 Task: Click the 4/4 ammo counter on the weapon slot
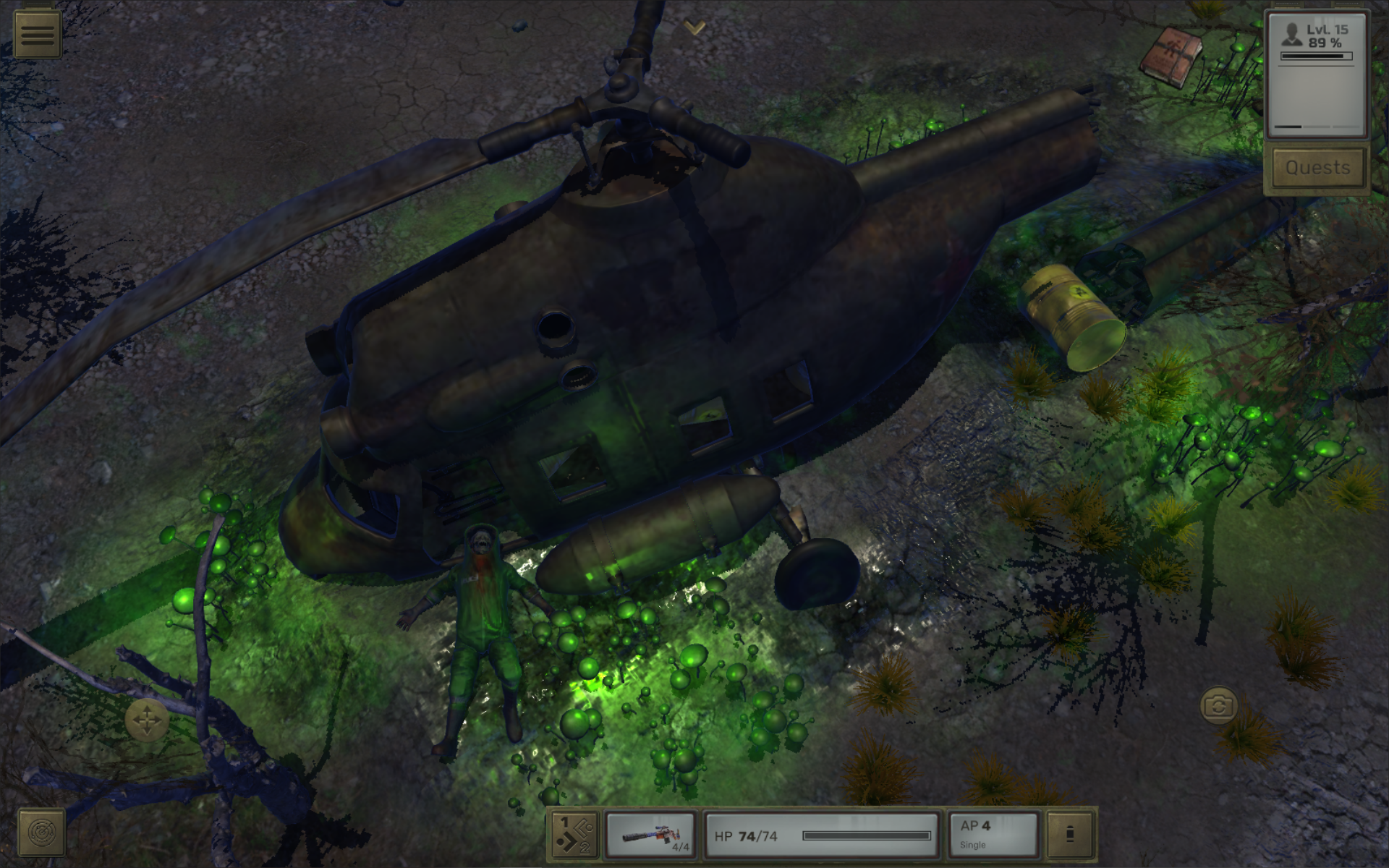(x=681, y=846)
